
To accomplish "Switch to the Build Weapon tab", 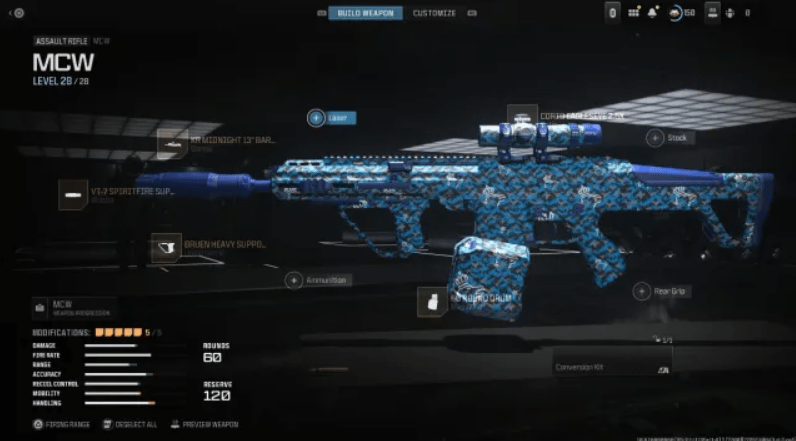I will tap(366, 13).
